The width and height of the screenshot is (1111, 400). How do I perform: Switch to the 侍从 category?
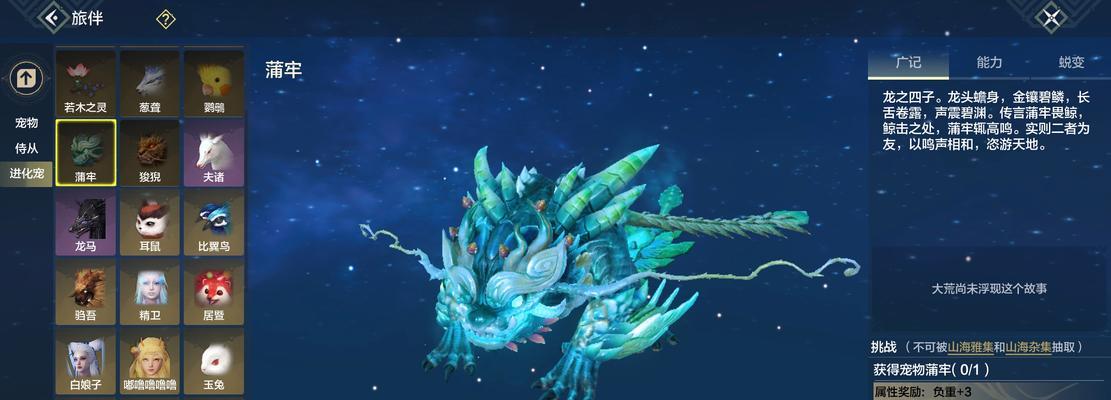click(26, 148)
